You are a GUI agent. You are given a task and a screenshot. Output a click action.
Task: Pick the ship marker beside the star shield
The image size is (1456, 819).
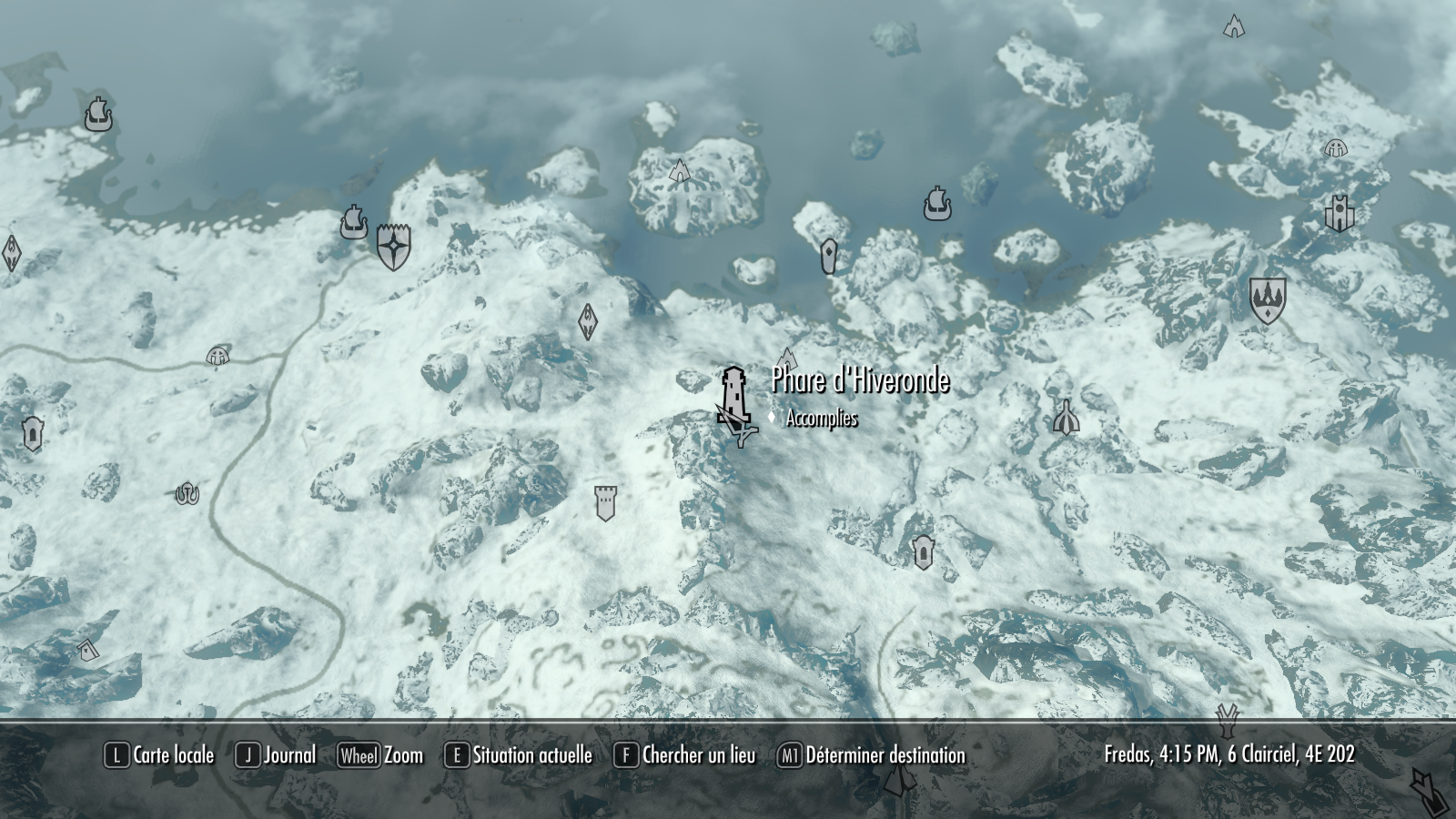[x=354, y=222]
